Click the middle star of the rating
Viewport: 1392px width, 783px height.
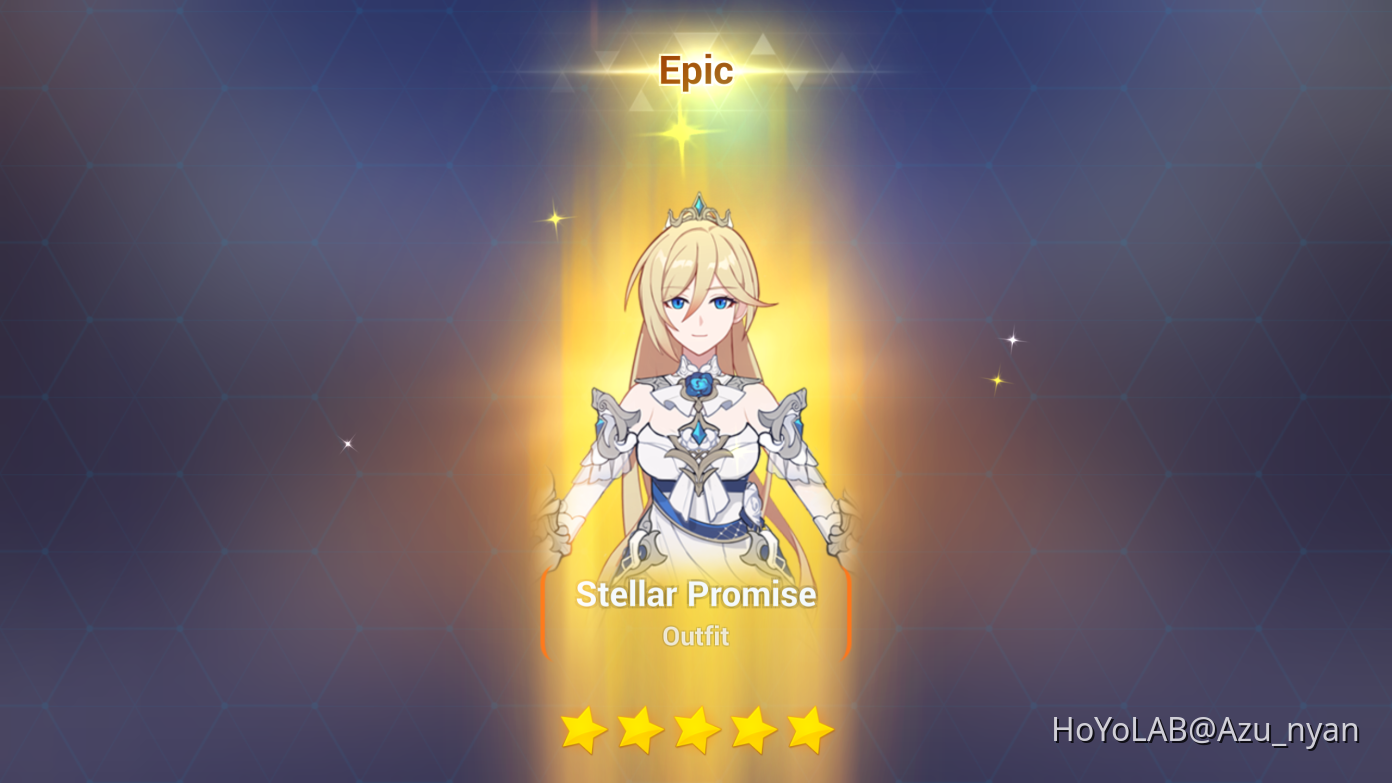tap(696, 730)
